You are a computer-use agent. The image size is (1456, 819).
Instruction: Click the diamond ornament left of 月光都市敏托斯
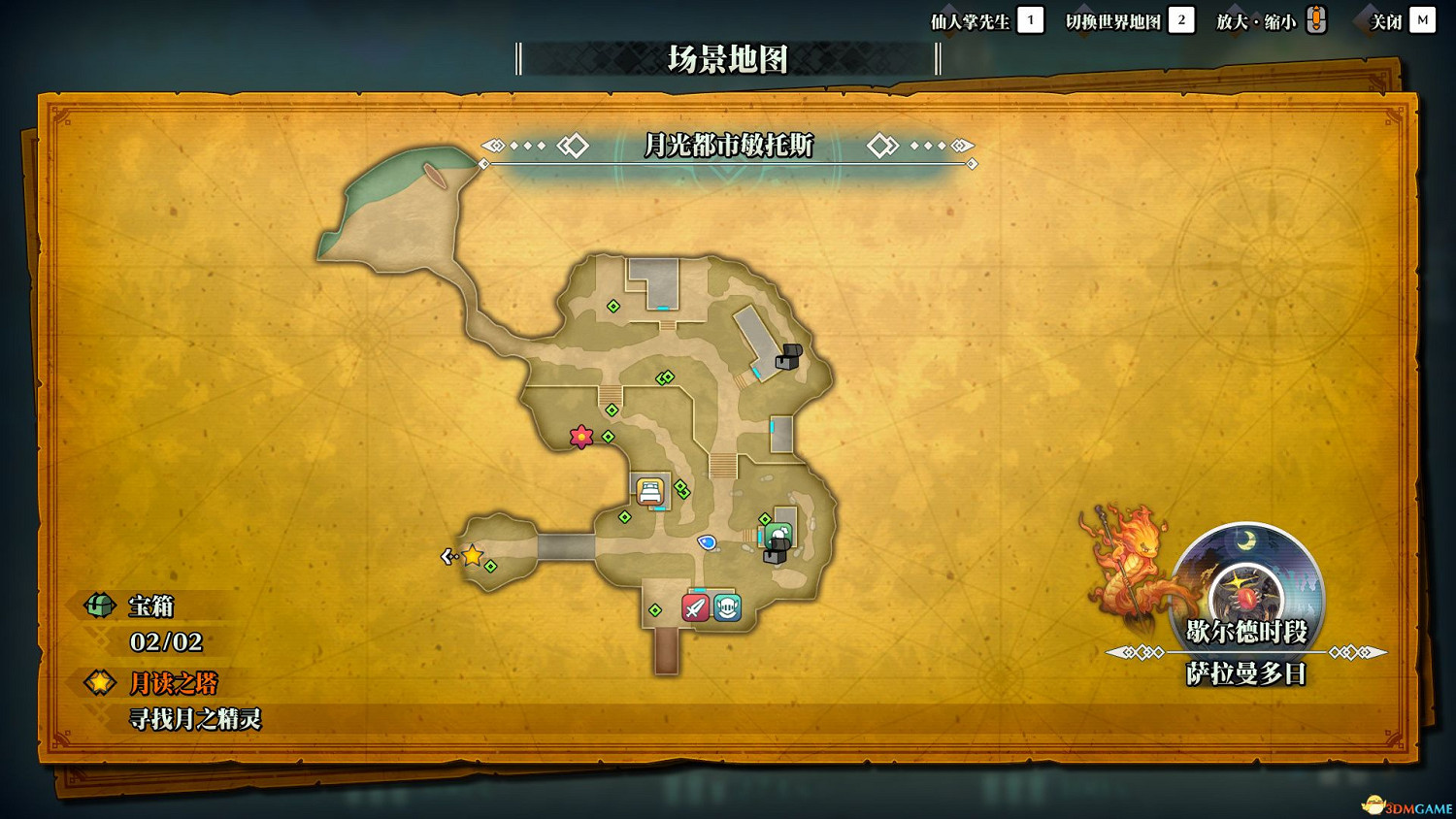[575, 146]
